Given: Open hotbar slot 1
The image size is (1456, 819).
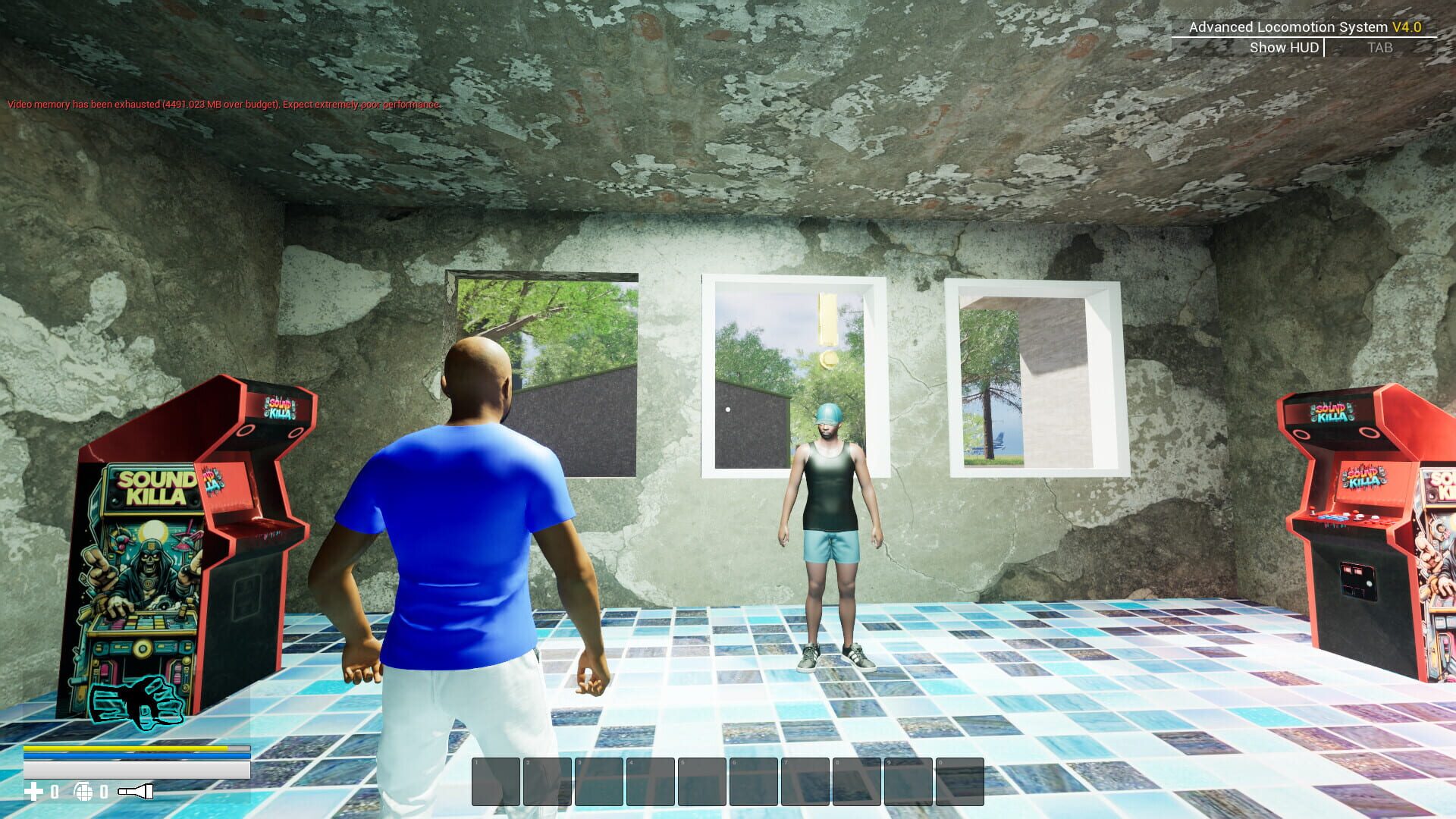Looking at the screenshot, I should pyautogui.click(x=497, y=780).
